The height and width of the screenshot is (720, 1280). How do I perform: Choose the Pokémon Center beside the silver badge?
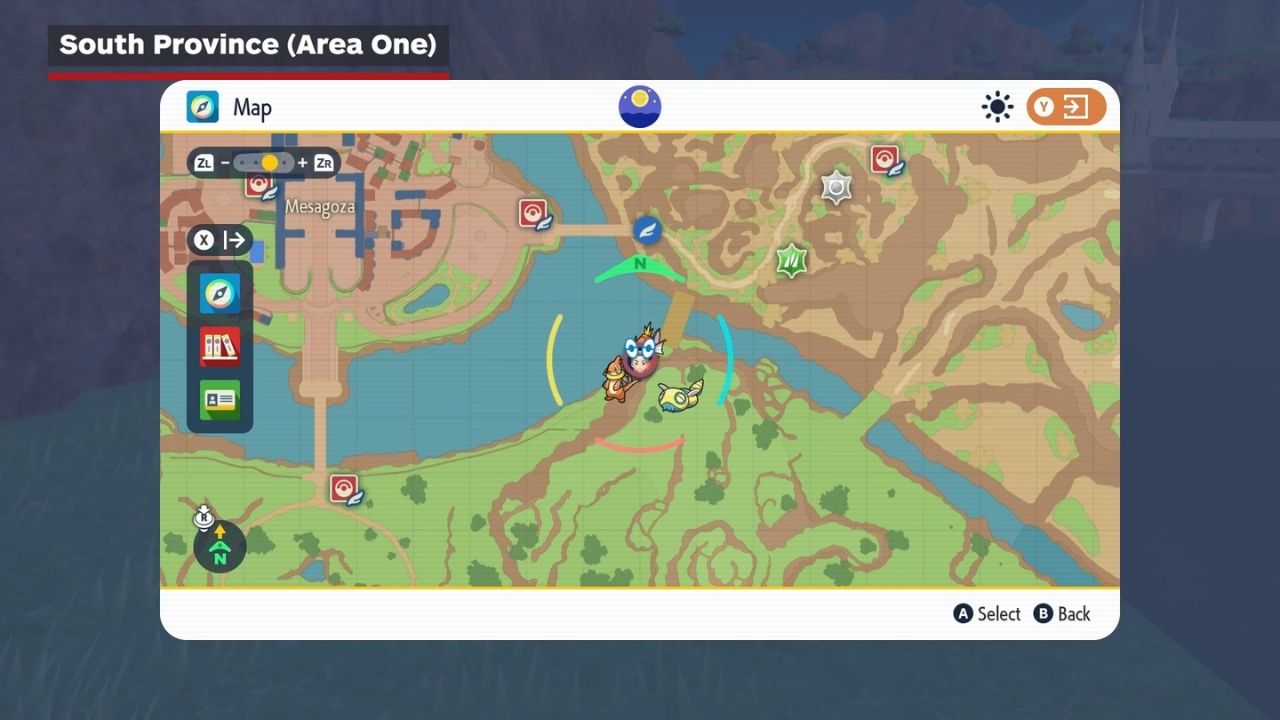tap(885, 160)
